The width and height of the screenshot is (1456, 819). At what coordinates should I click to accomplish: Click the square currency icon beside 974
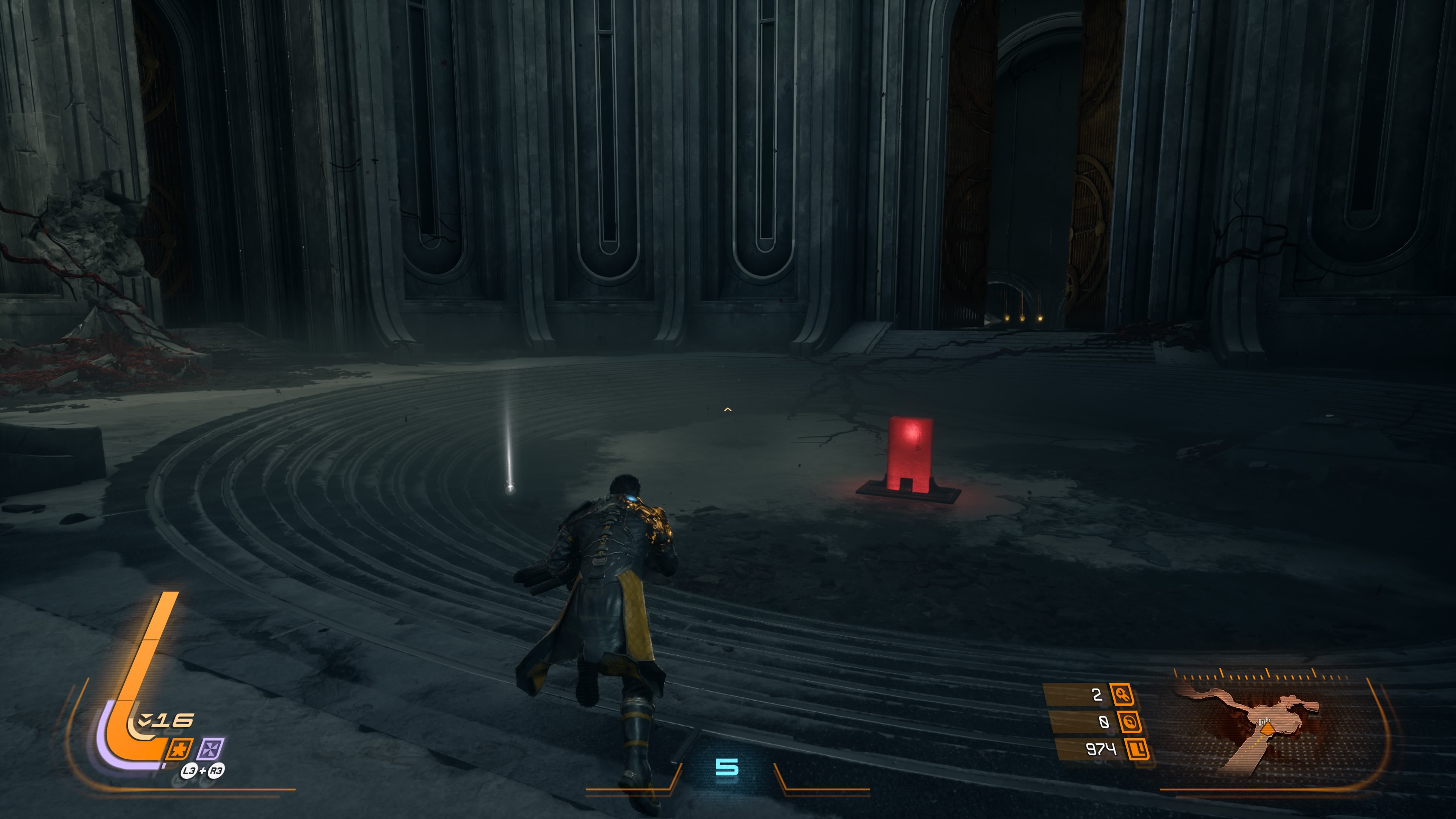click(1137, 750)
